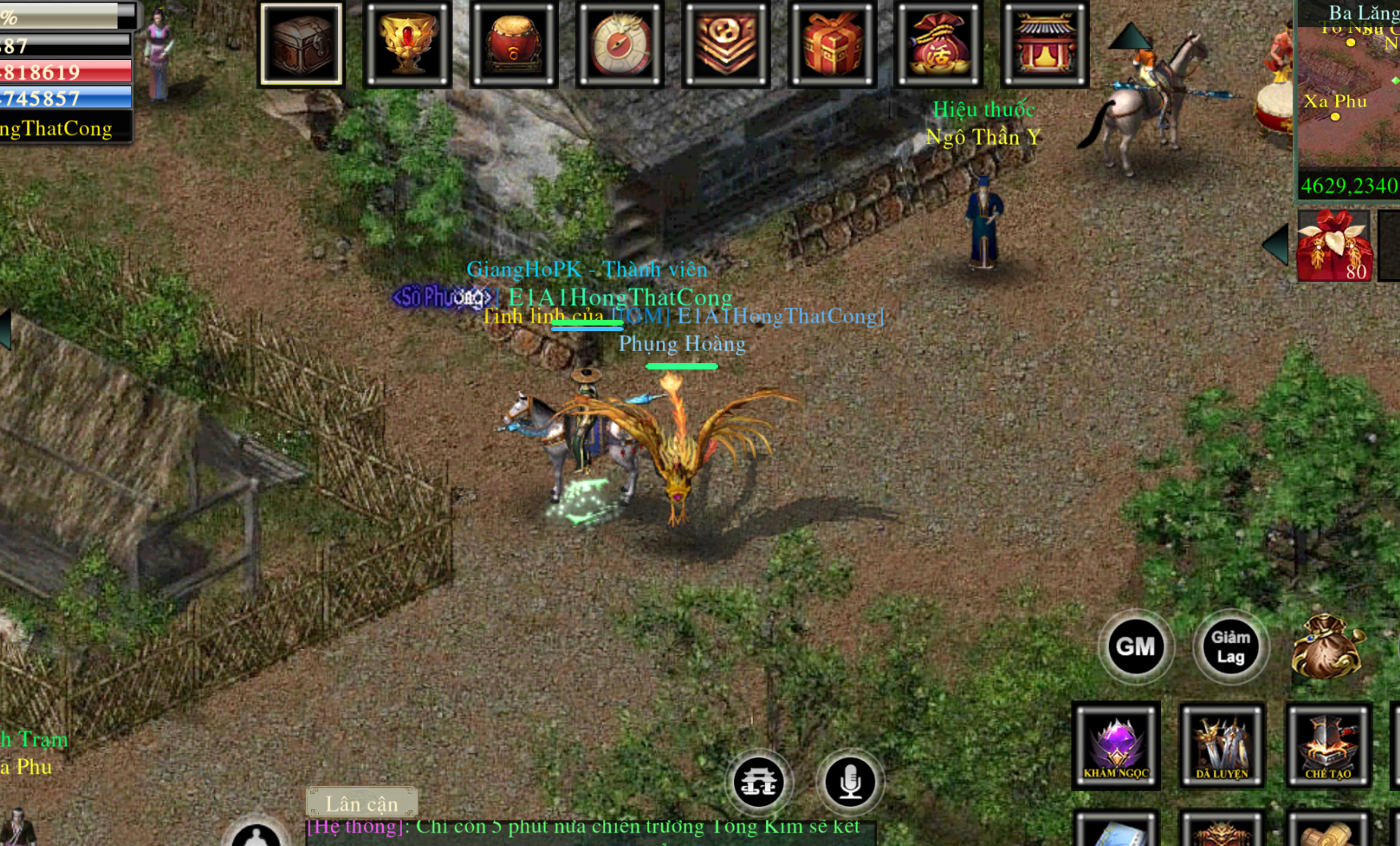Collapse the panel with the left arrow beside flower item
The height and width of the screenshot is (846, 1400).
tap(1276, 244)
